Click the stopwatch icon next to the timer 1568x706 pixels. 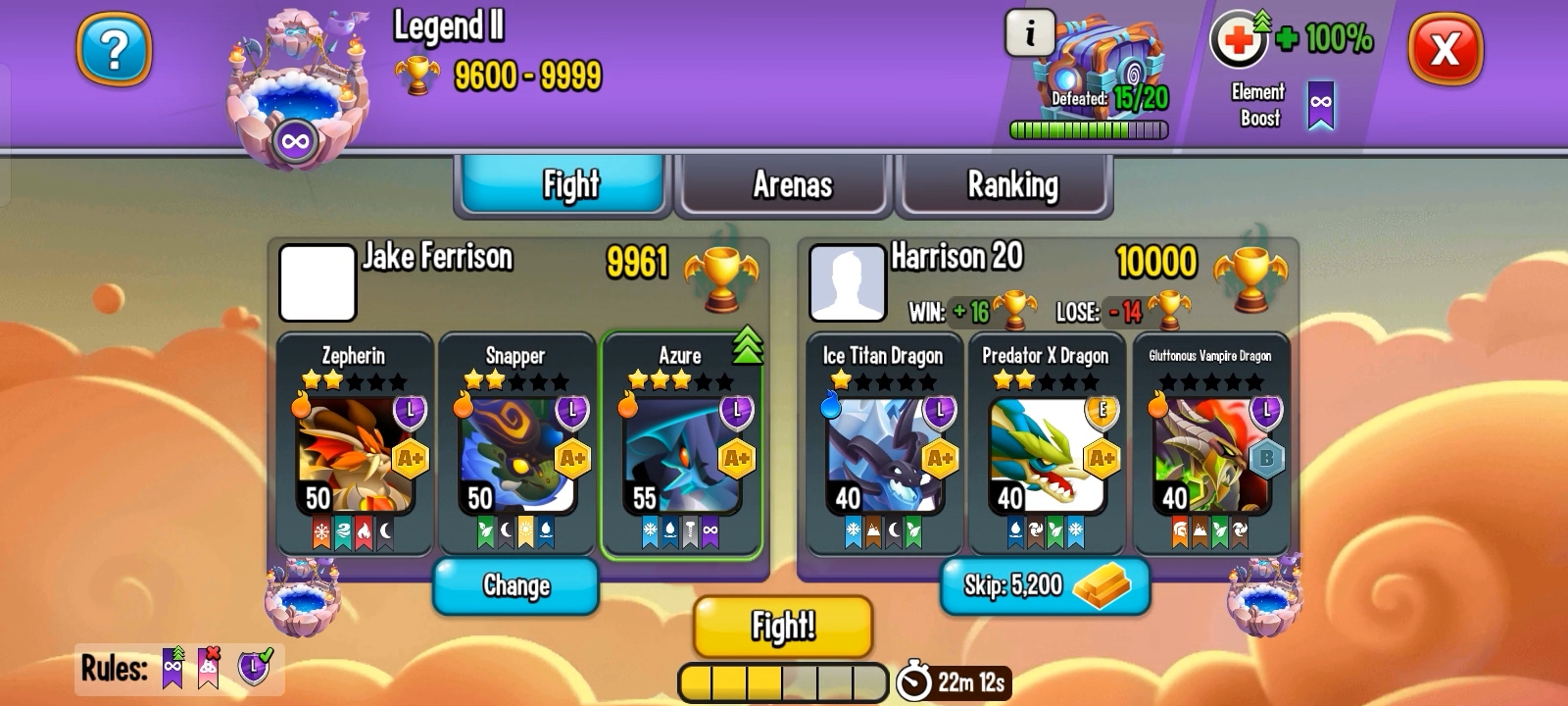(912, 678)
